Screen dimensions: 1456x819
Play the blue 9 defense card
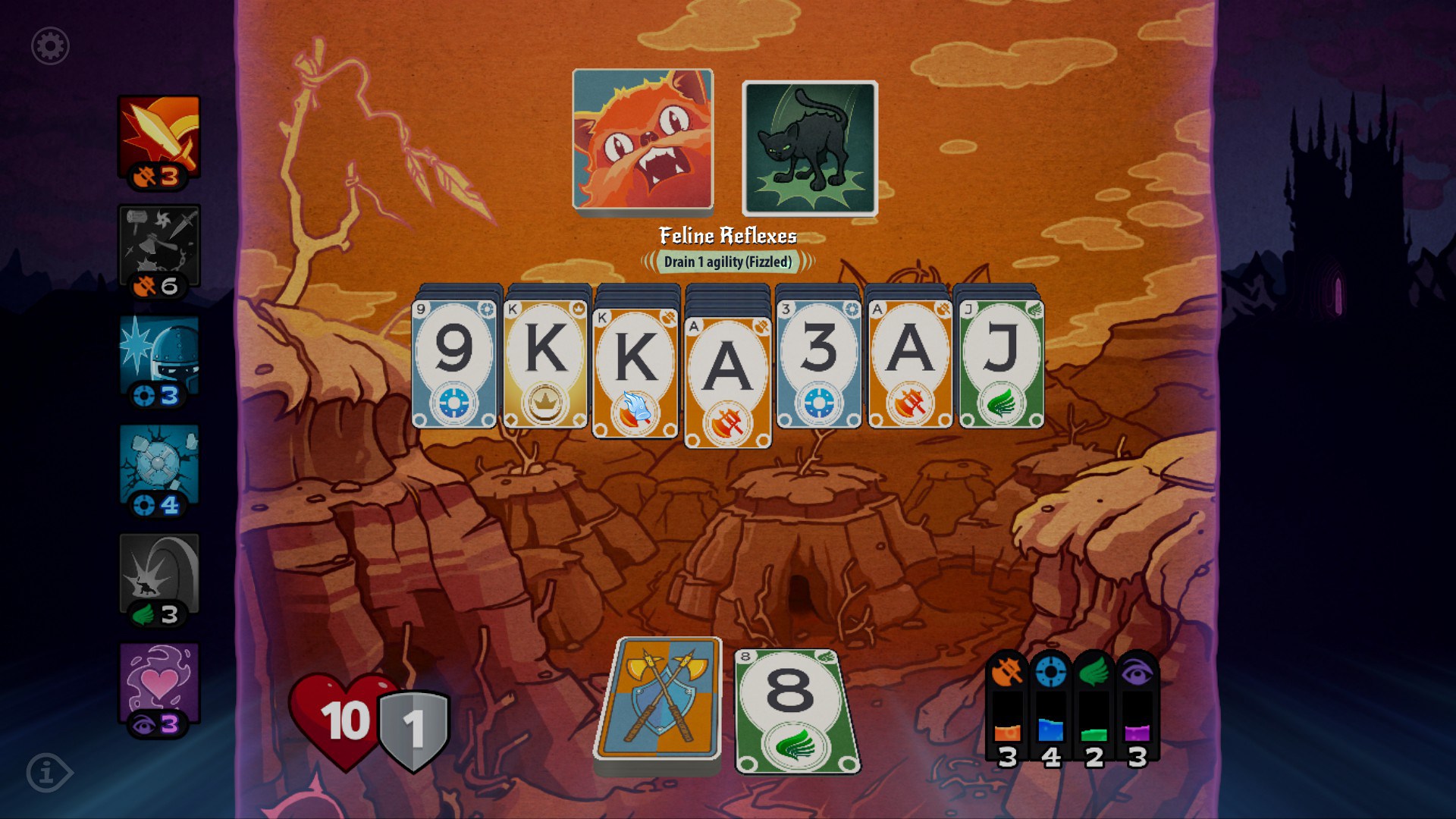(x=453, y=364)
